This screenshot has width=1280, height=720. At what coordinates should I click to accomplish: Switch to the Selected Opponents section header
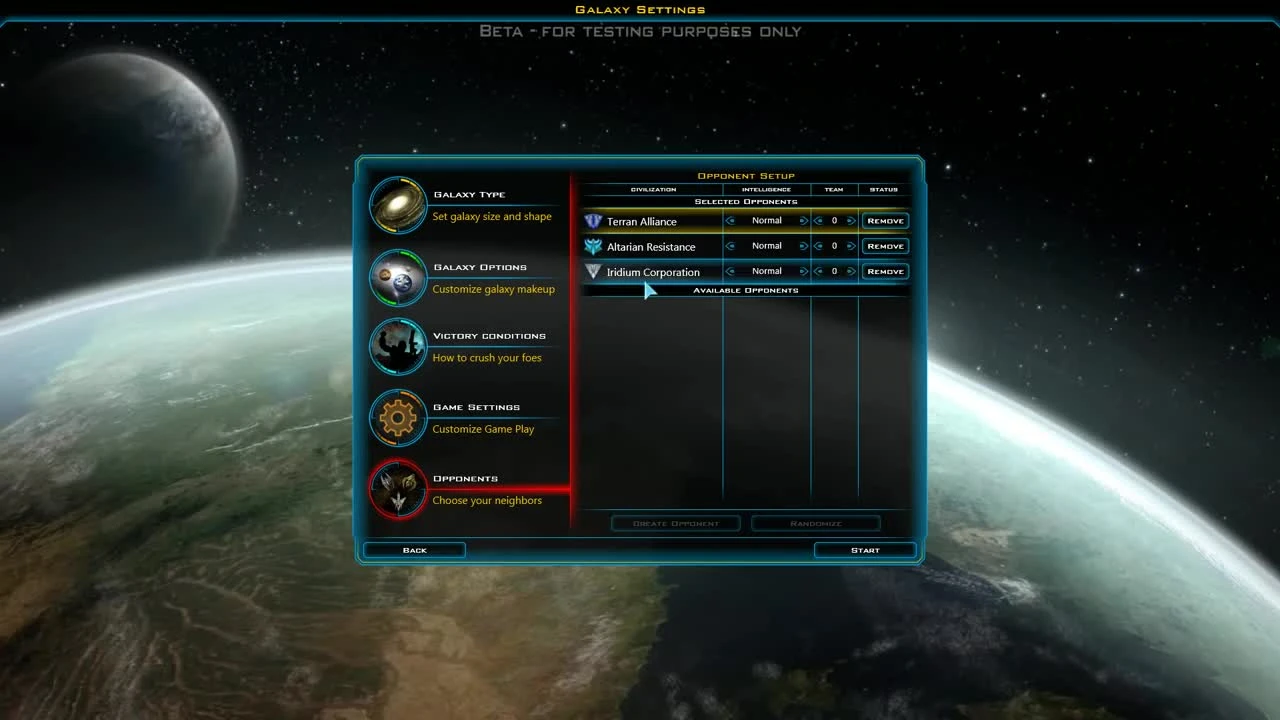click(x=745, y=201)
